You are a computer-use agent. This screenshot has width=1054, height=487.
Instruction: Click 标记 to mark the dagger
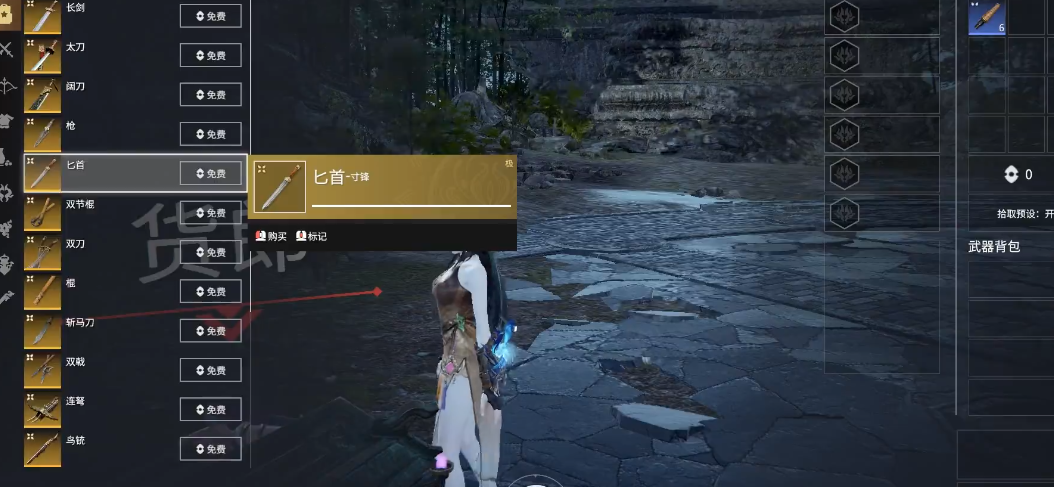[x=311, y=237]
